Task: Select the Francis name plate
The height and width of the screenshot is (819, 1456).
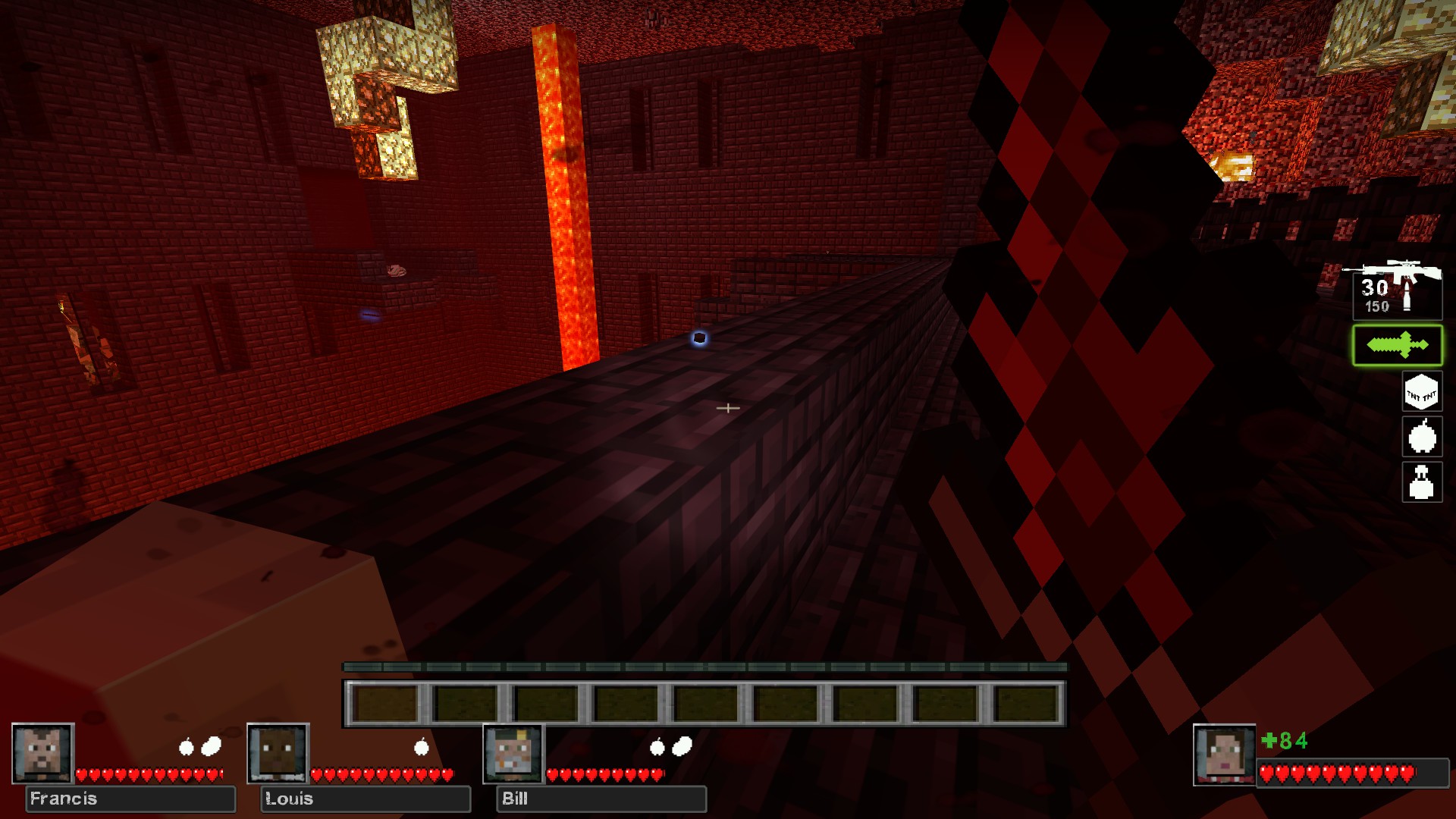Action: [130, 799]
